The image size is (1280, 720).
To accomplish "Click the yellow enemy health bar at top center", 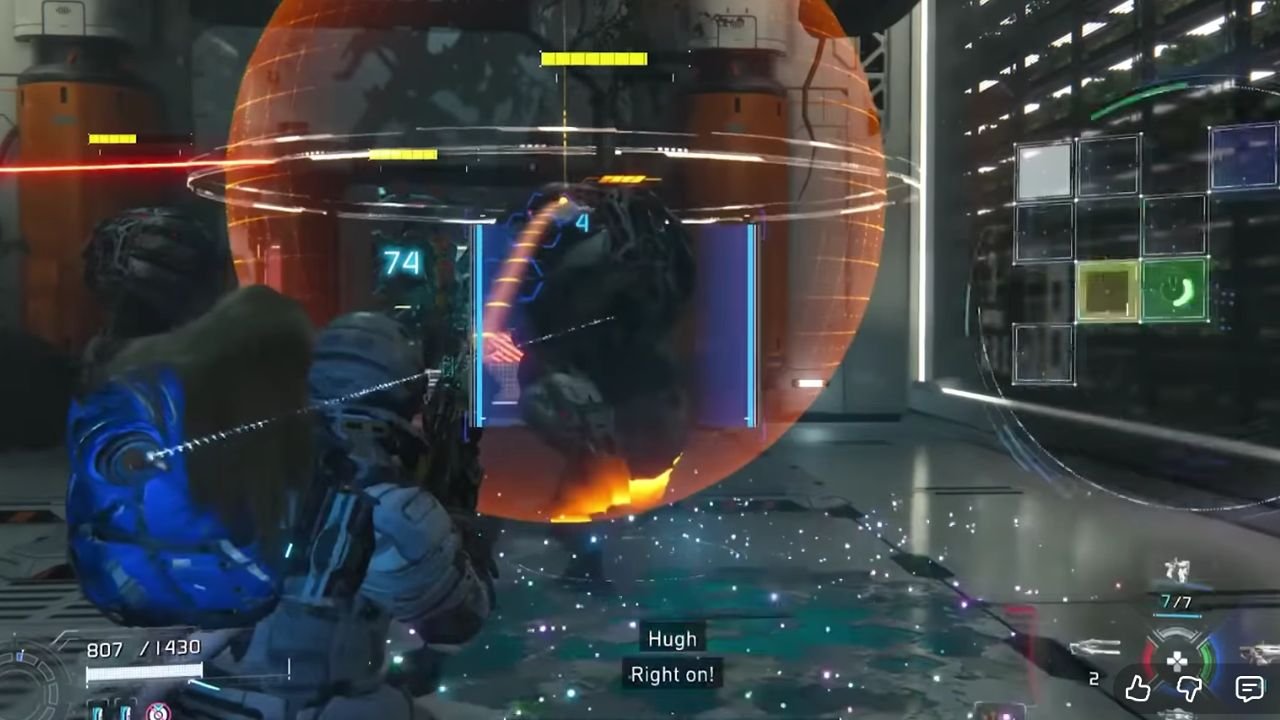I will (593, 58).
